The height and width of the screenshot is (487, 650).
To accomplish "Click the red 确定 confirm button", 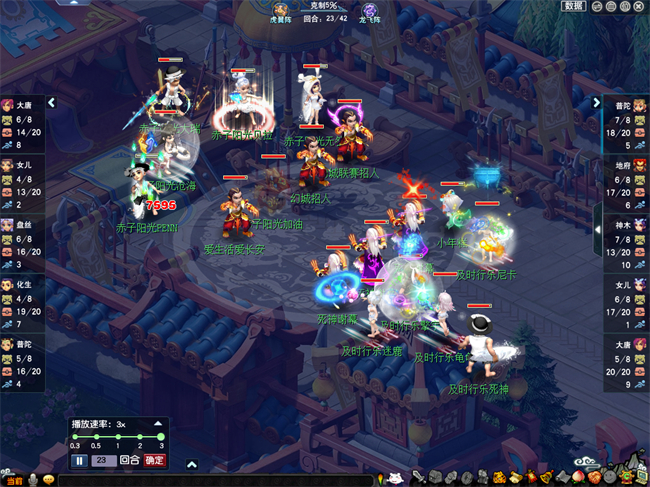I will click(x=155, y=460).
